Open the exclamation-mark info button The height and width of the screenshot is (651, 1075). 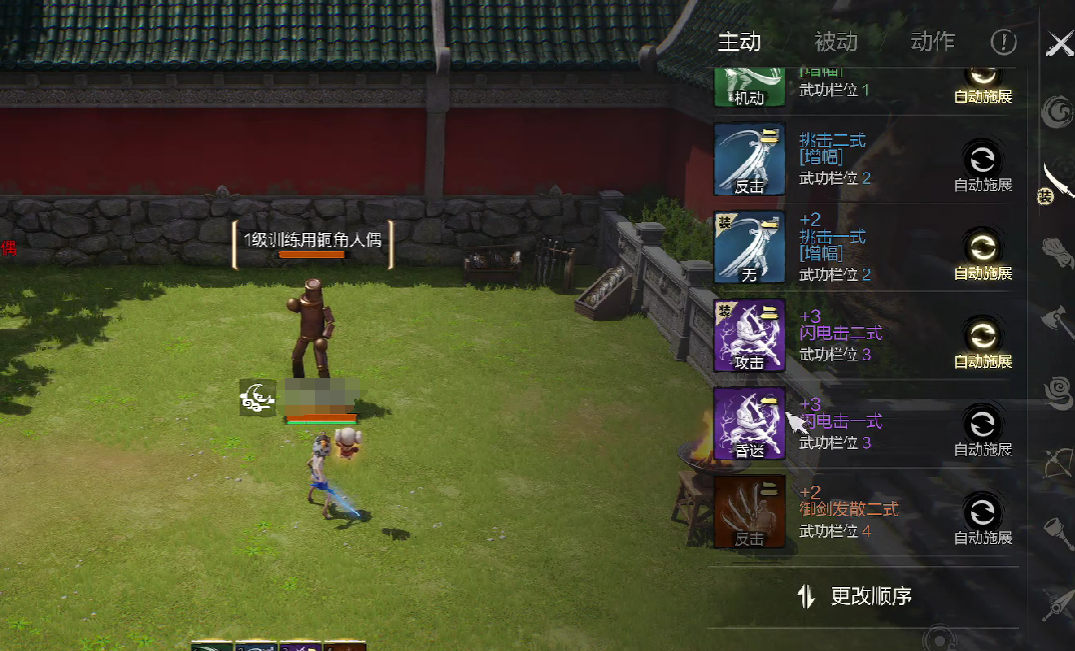1003,42
